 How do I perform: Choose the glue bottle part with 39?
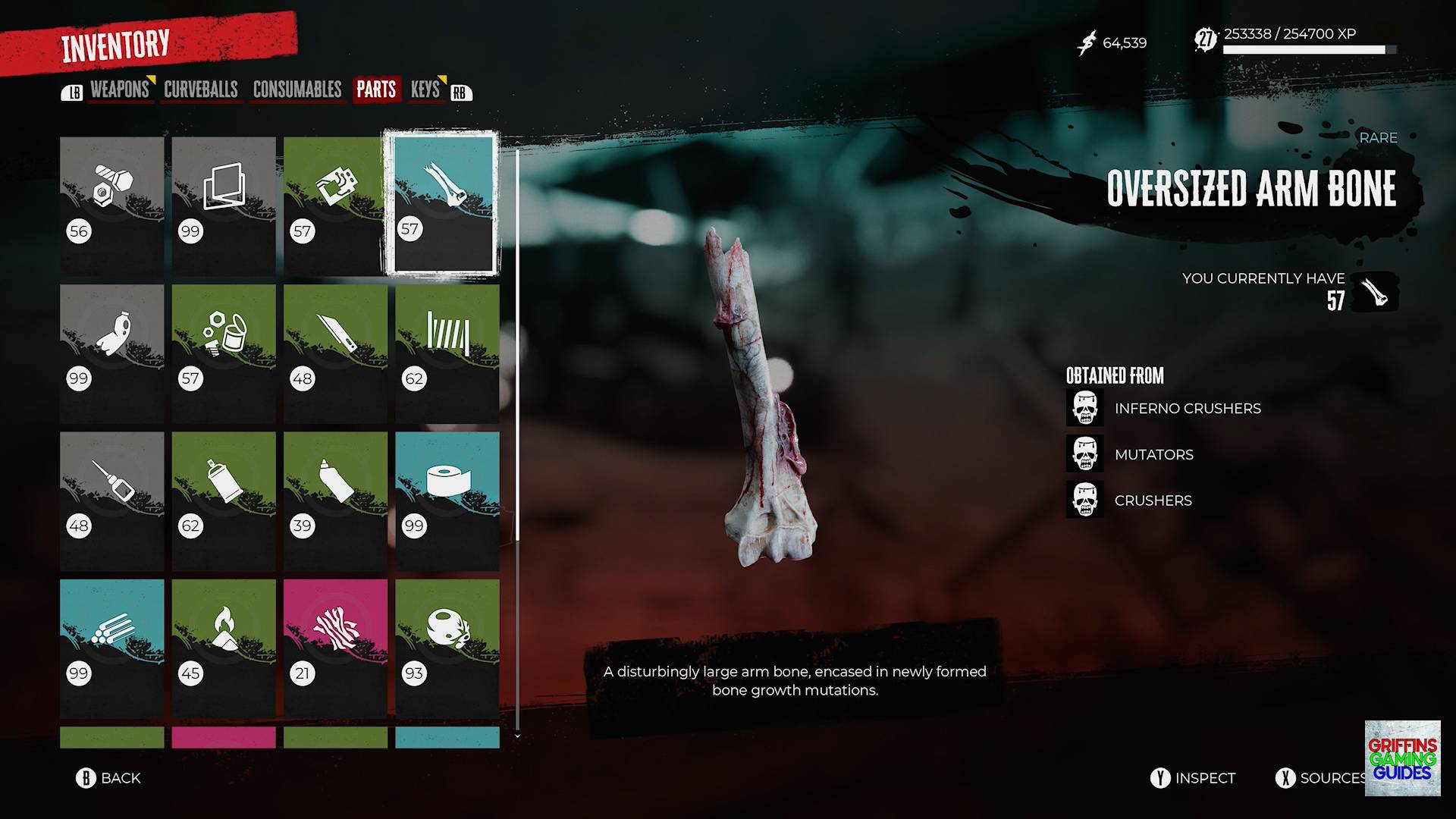[x=335, y=500]
